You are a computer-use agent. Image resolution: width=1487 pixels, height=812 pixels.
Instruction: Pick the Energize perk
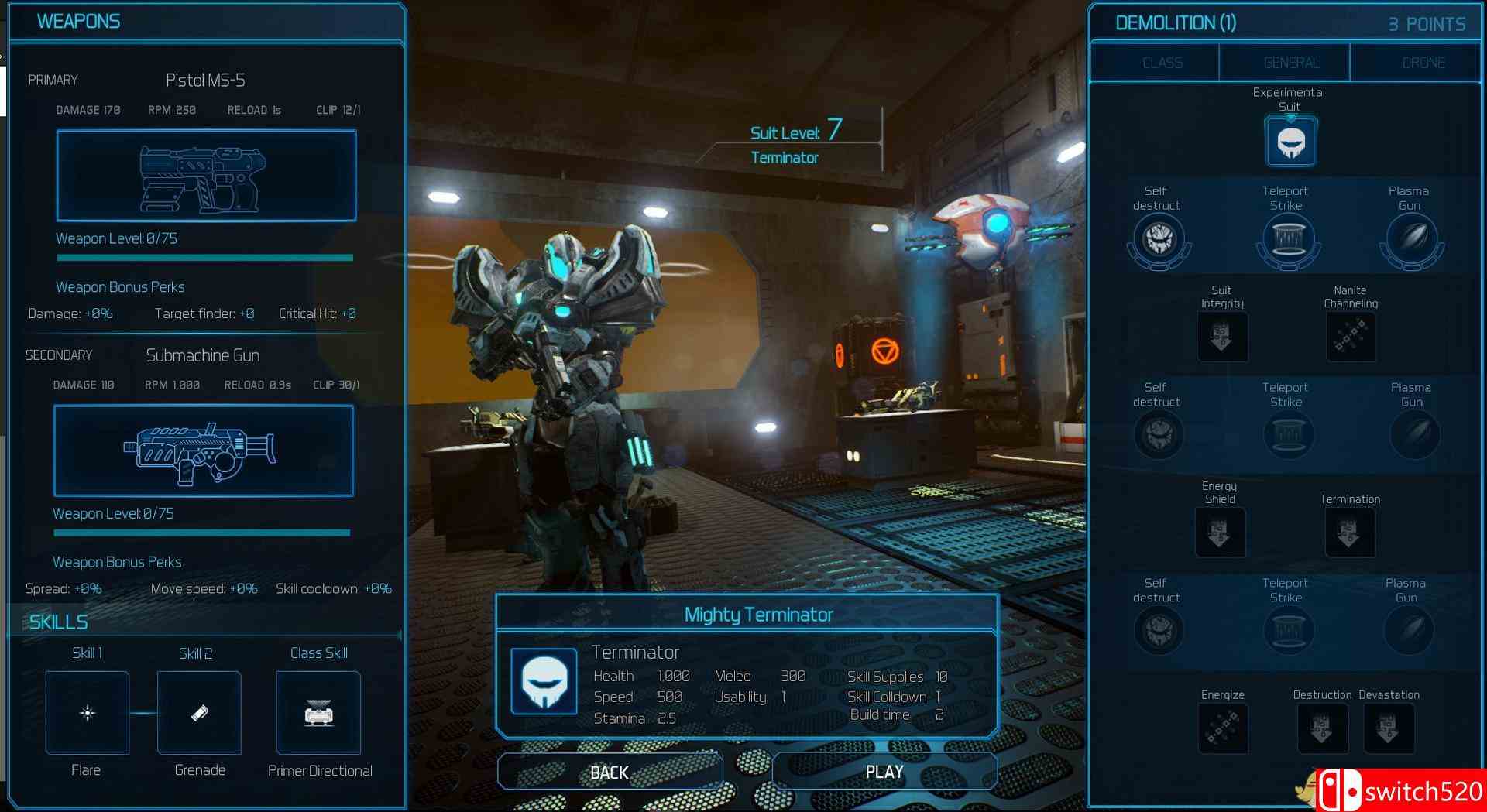pyautogui.click(x=1223, y=728)
